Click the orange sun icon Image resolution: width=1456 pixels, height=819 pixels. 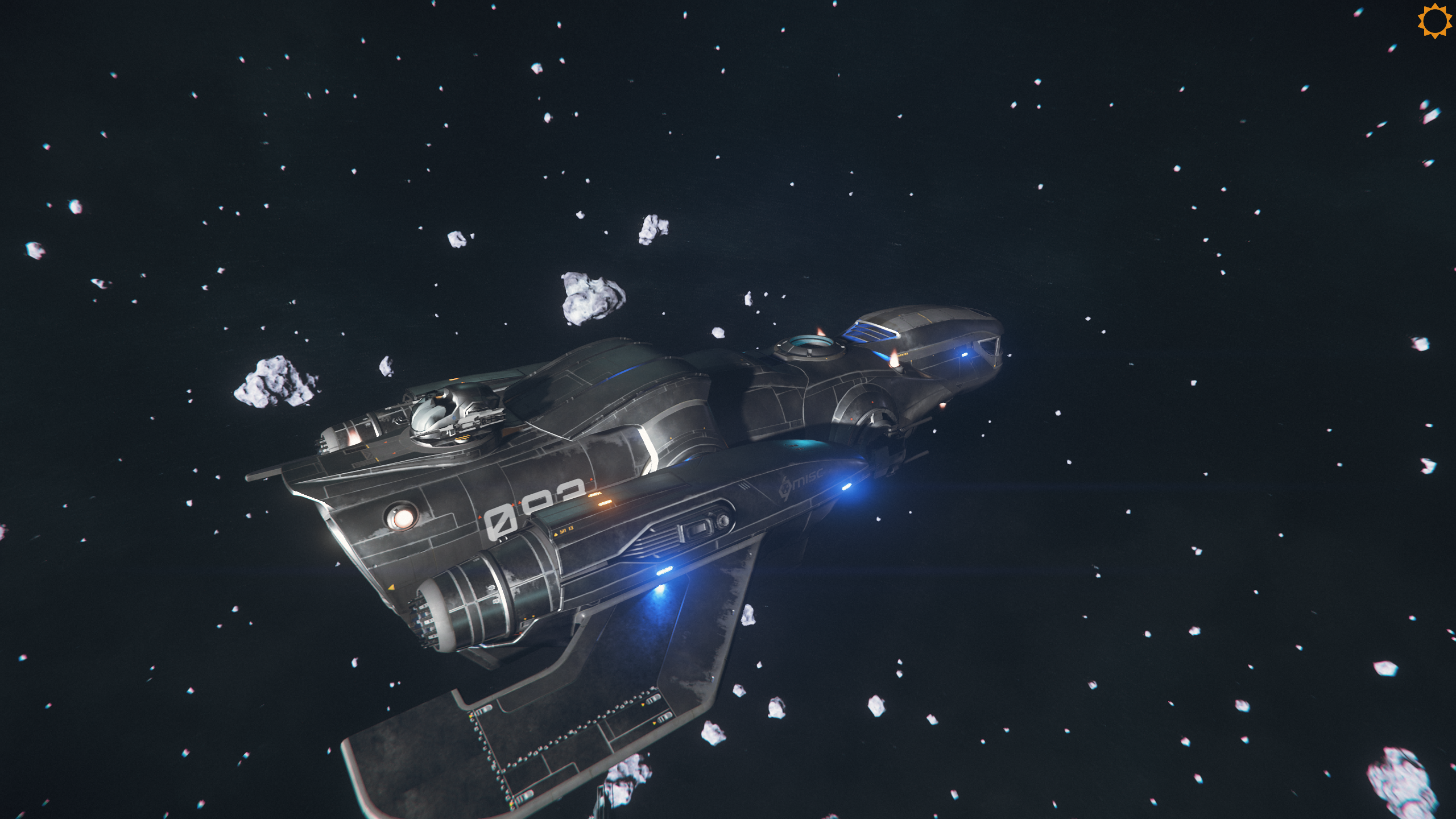tap(1434, 21)
